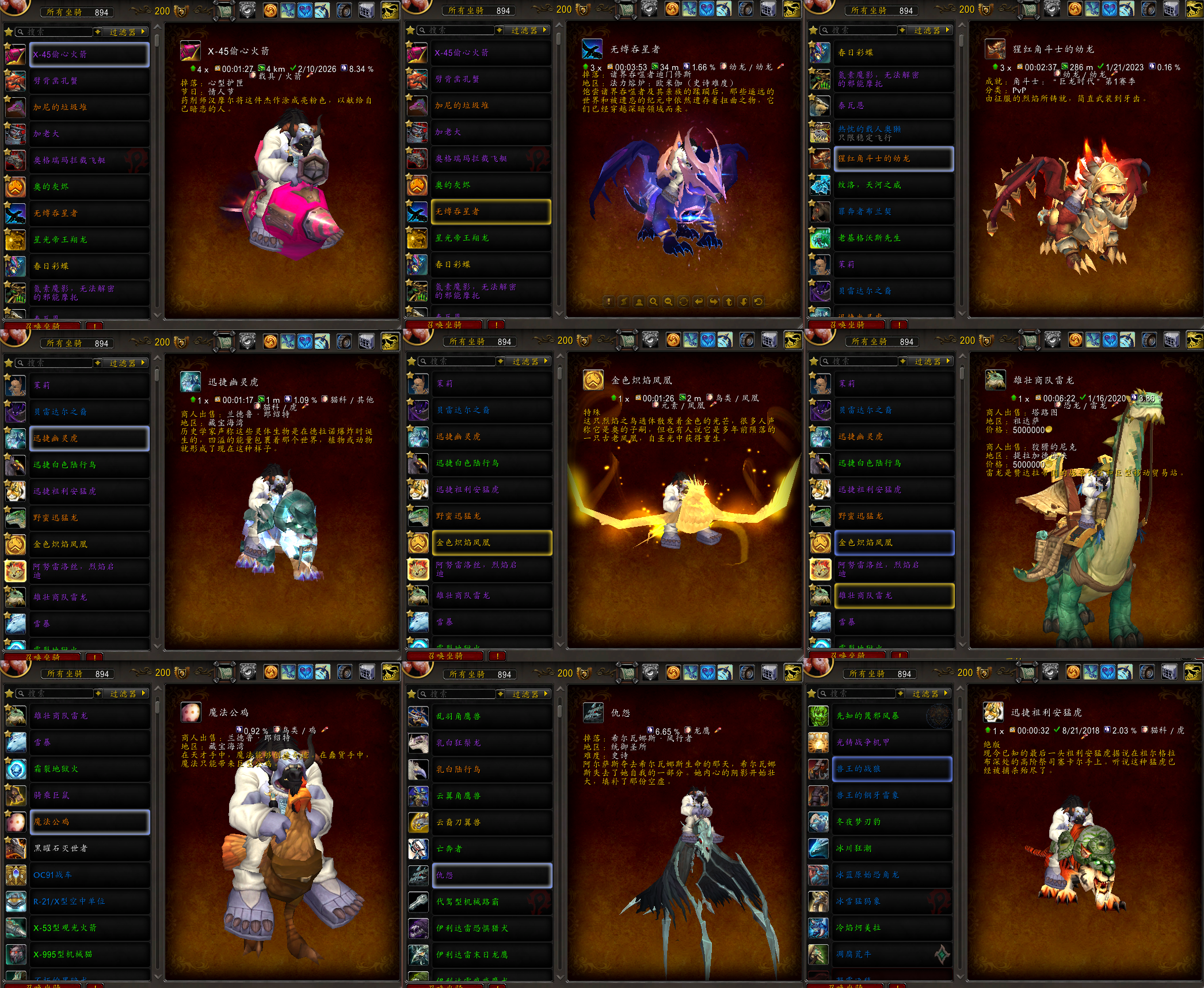Choose the 冰川狂潮 mount

891,849
